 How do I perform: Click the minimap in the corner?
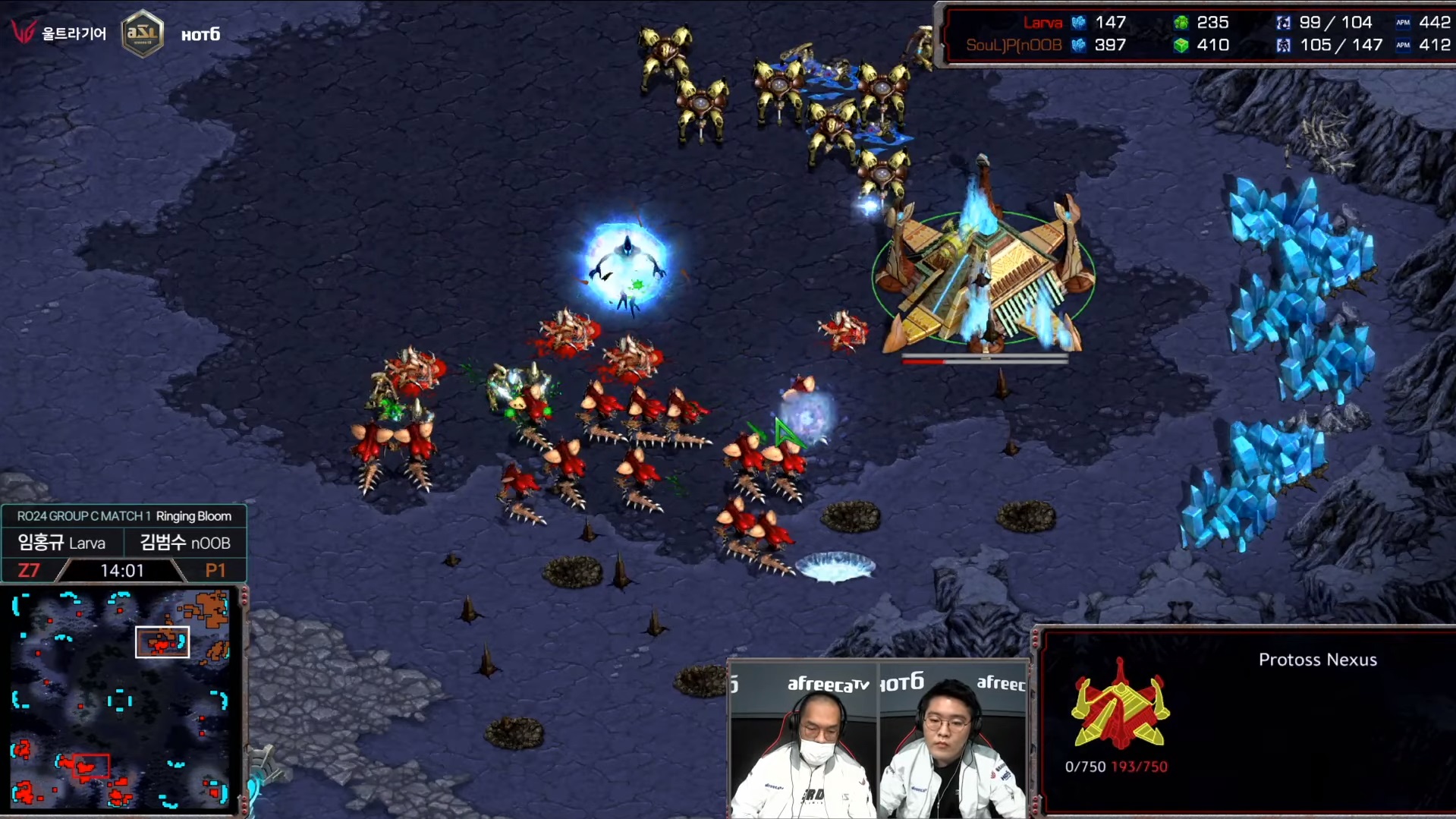click(x=121, y=699)
